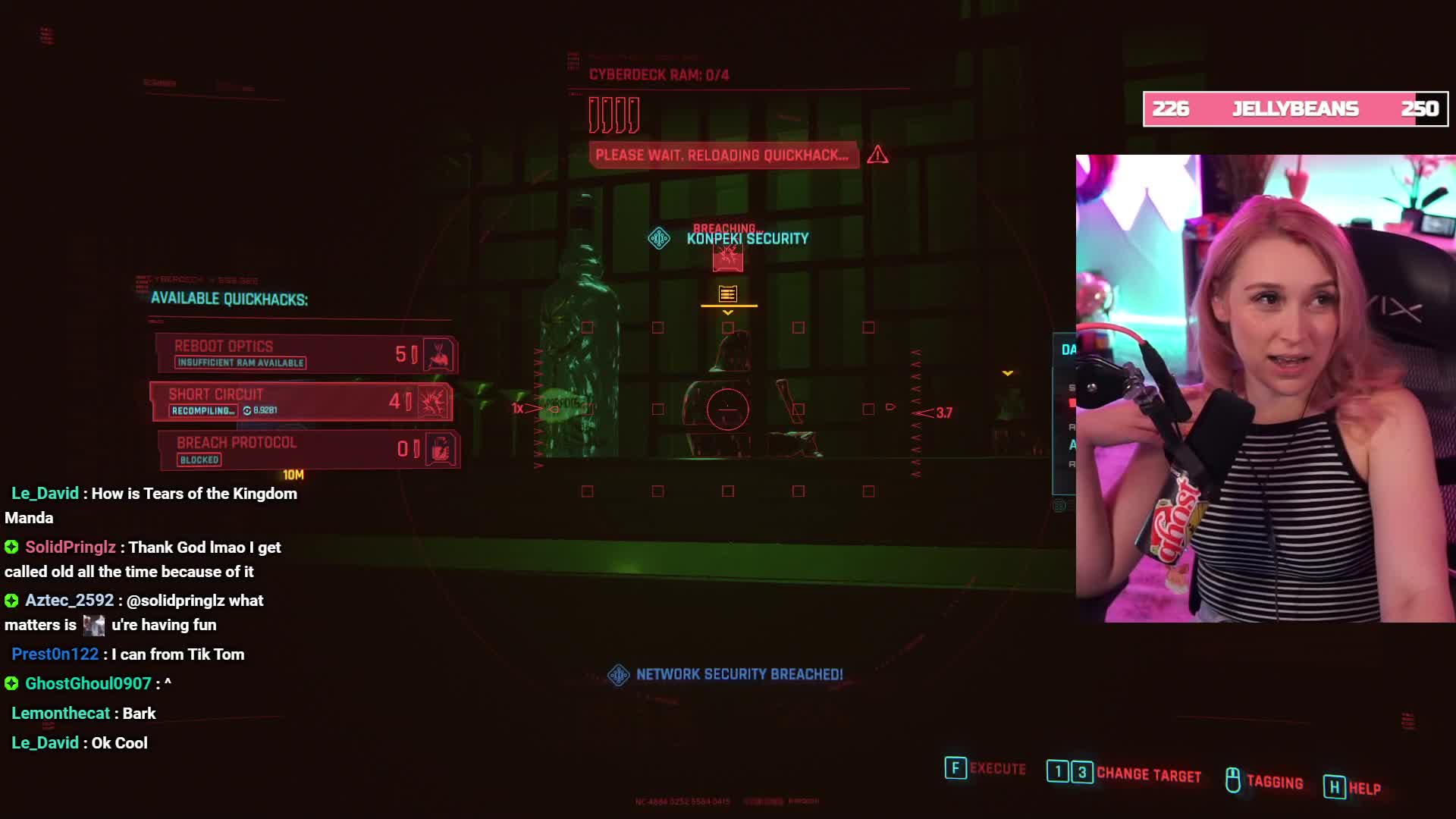This screenshot has height=819, width=1456.
Task: Click the streamer webcam overlay
Action: click(x=1265, y=388)
